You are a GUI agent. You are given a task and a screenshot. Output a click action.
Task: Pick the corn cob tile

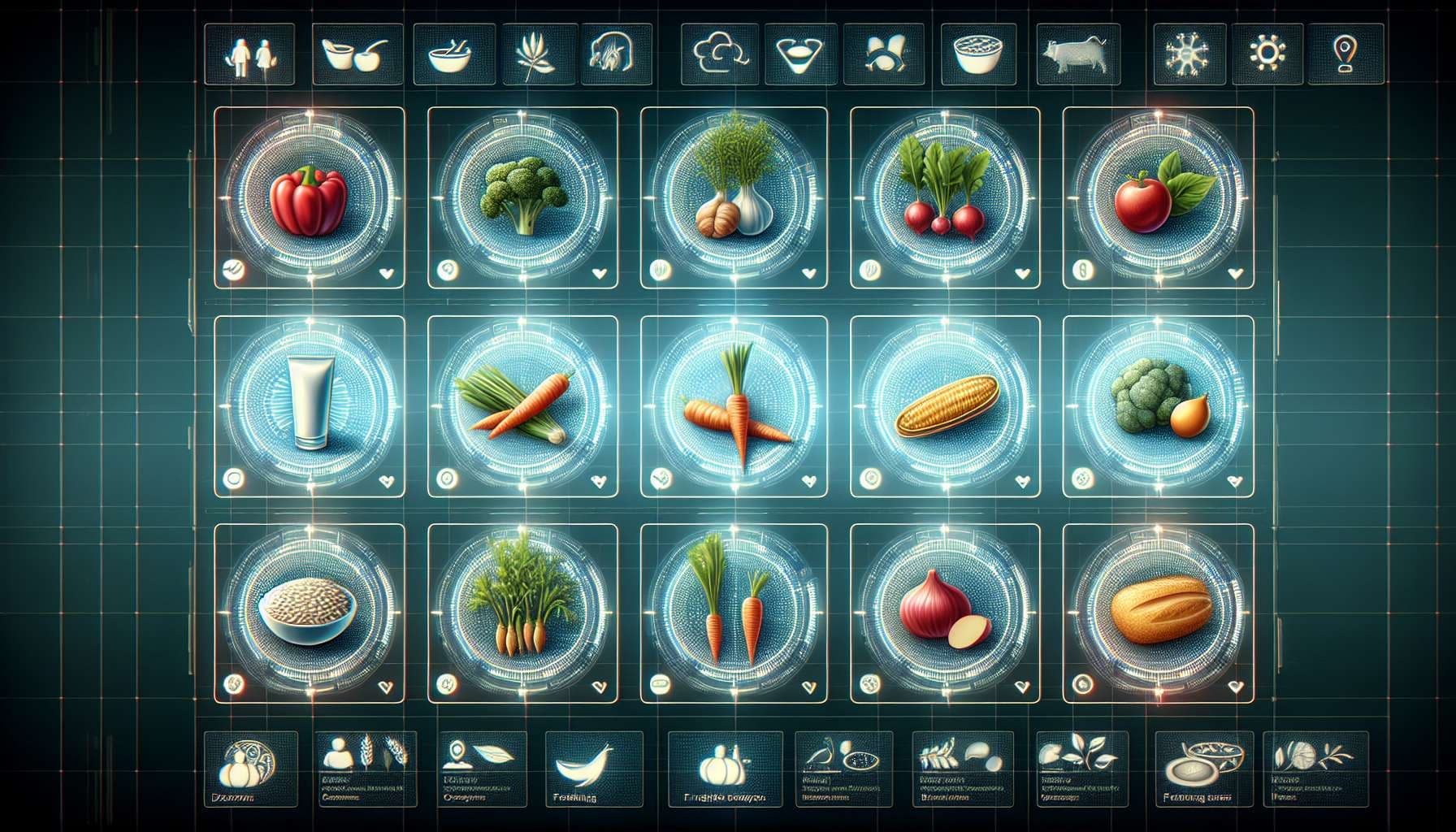point(944,405)
